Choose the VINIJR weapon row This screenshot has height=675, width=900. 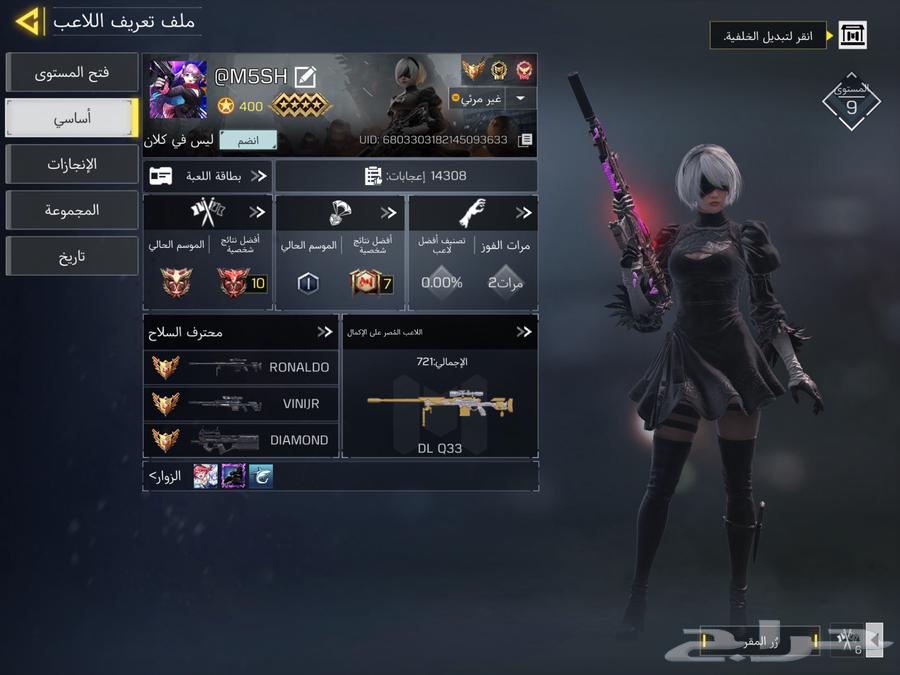241,403
